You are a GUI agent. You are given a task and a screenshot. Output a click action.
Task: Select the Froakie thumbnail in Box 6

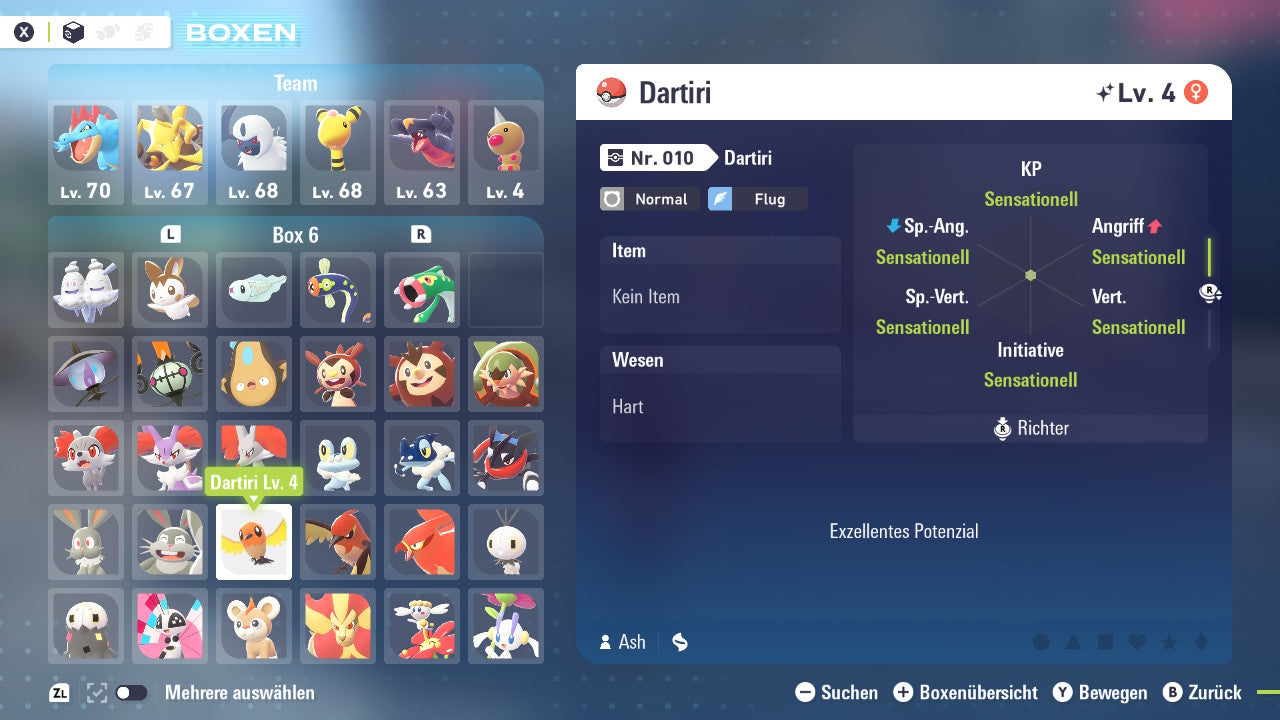pos(338,458)
